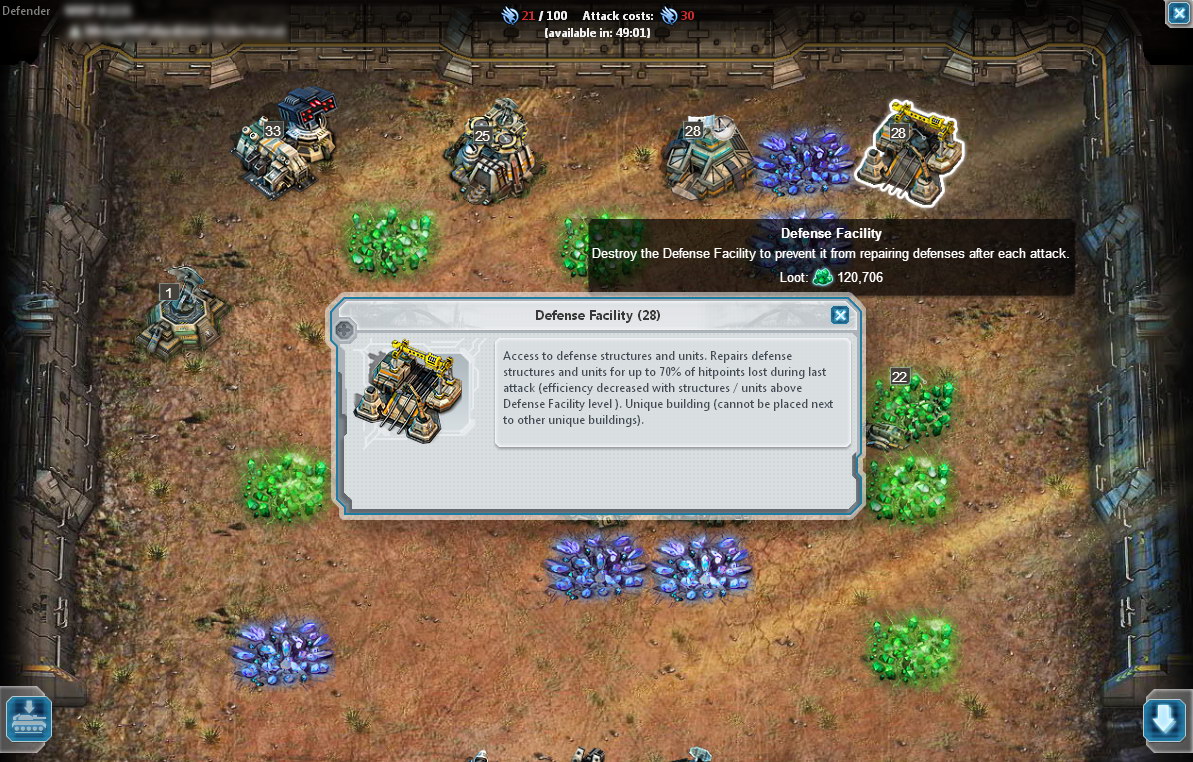Screen dimensions: 1193x762
Task: Click the tank deploy button with down arrow
Action: click(29, 718)
